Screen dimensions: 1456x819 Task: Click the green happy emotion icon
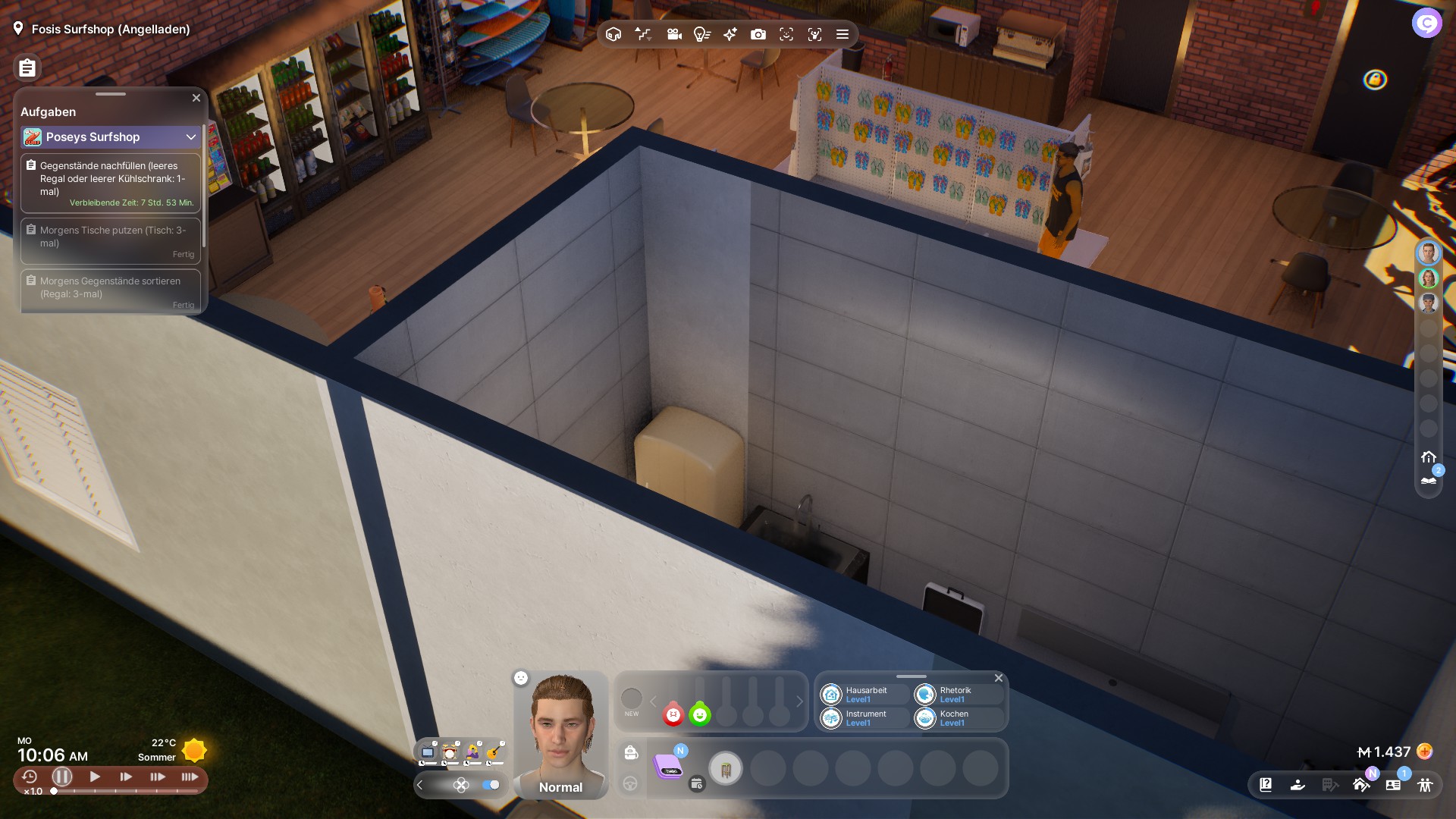[700, 714]
